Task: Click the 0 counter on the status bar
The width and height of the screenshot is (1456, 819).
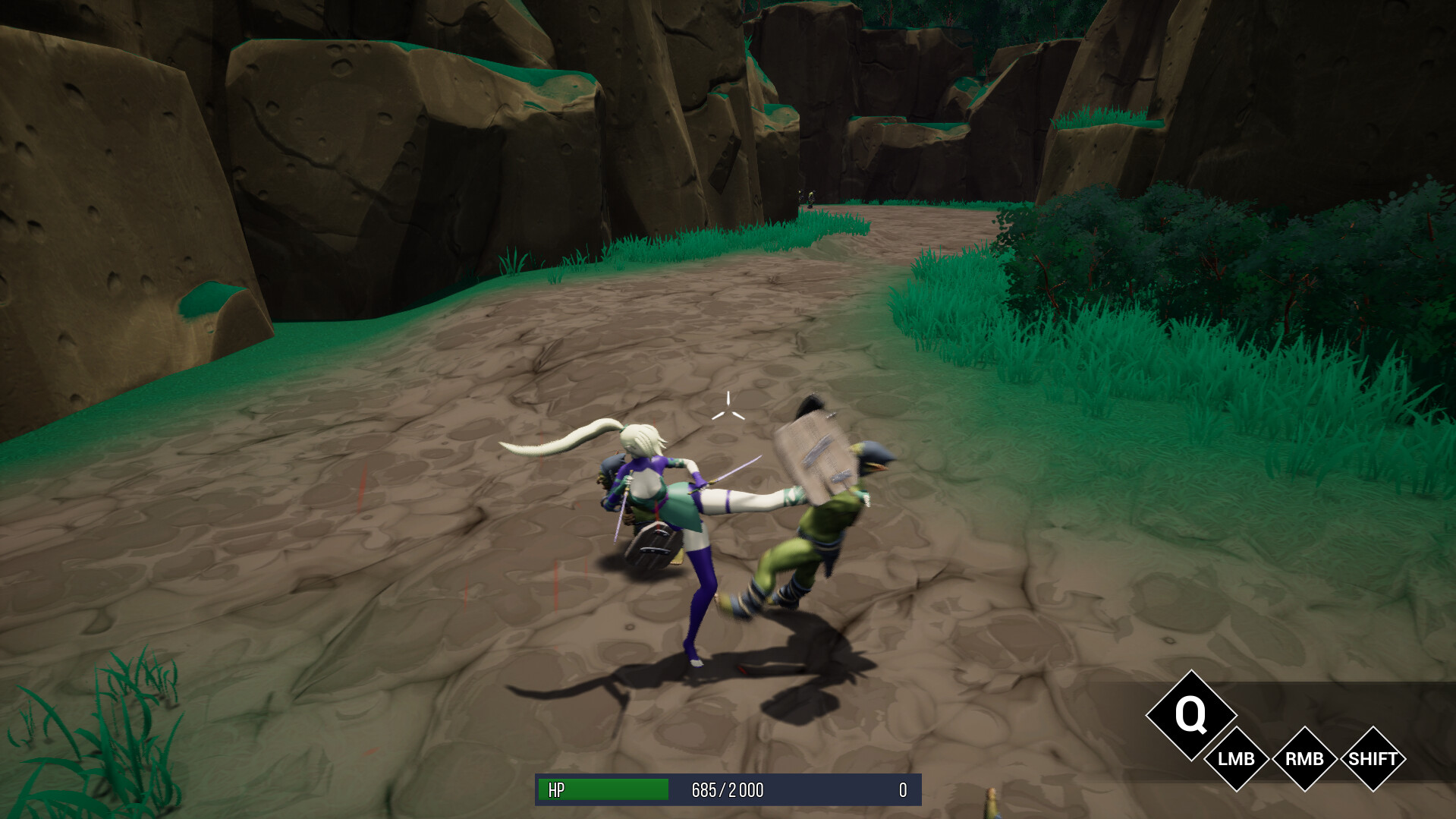Action: (901, 789)
